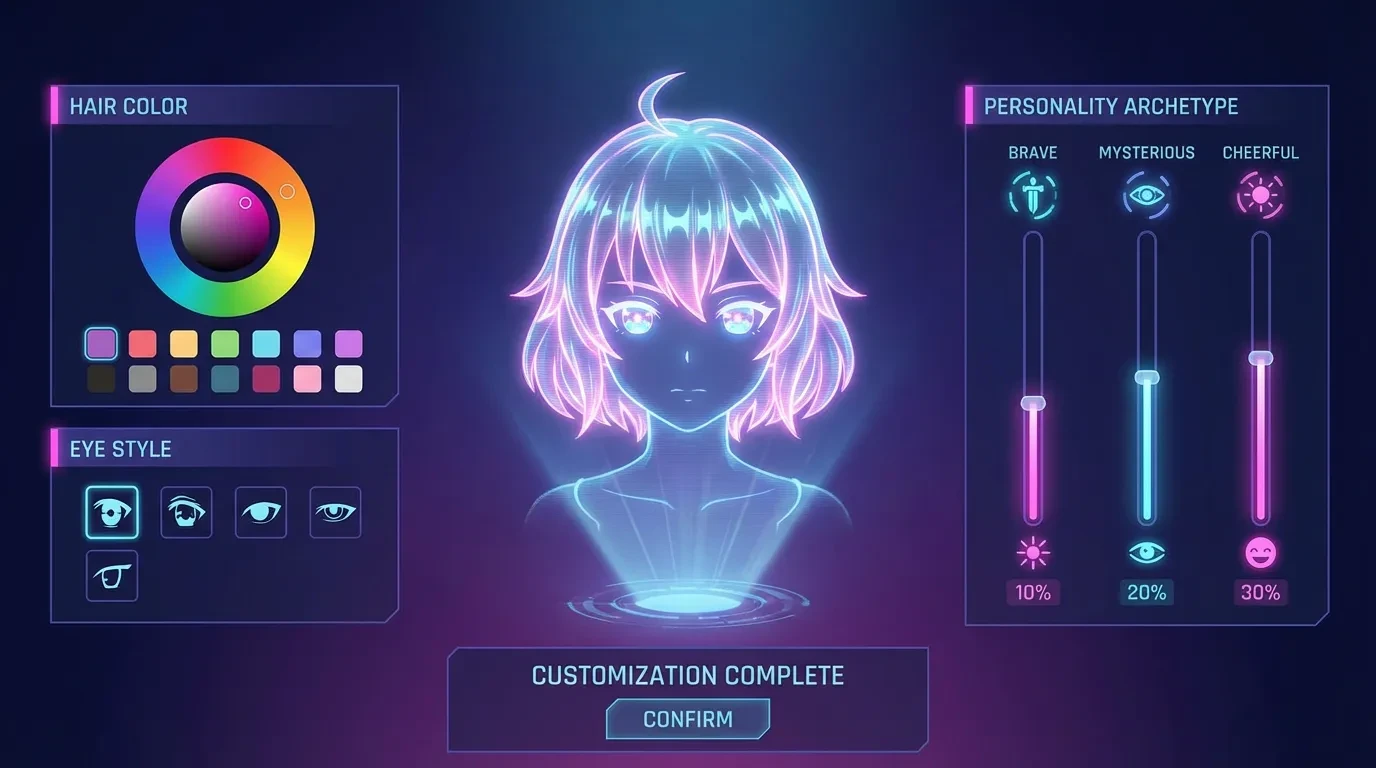1376x768 pixels.
Task: Choose the fourth eye style option
Action: click(335, 511)
